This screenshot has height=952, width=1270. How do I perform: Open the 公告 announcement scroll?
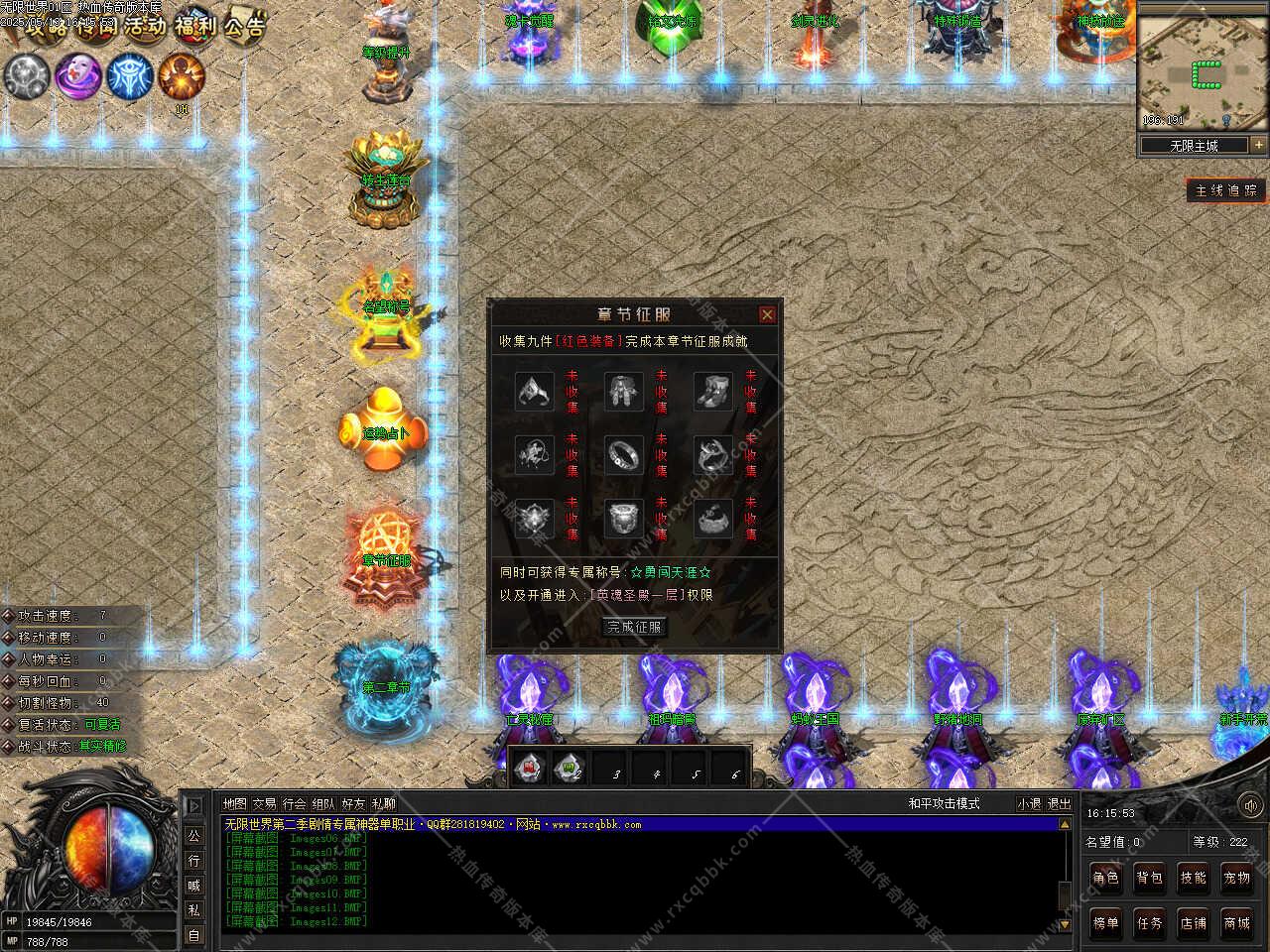pyautogui.click(x=243, y=25)
